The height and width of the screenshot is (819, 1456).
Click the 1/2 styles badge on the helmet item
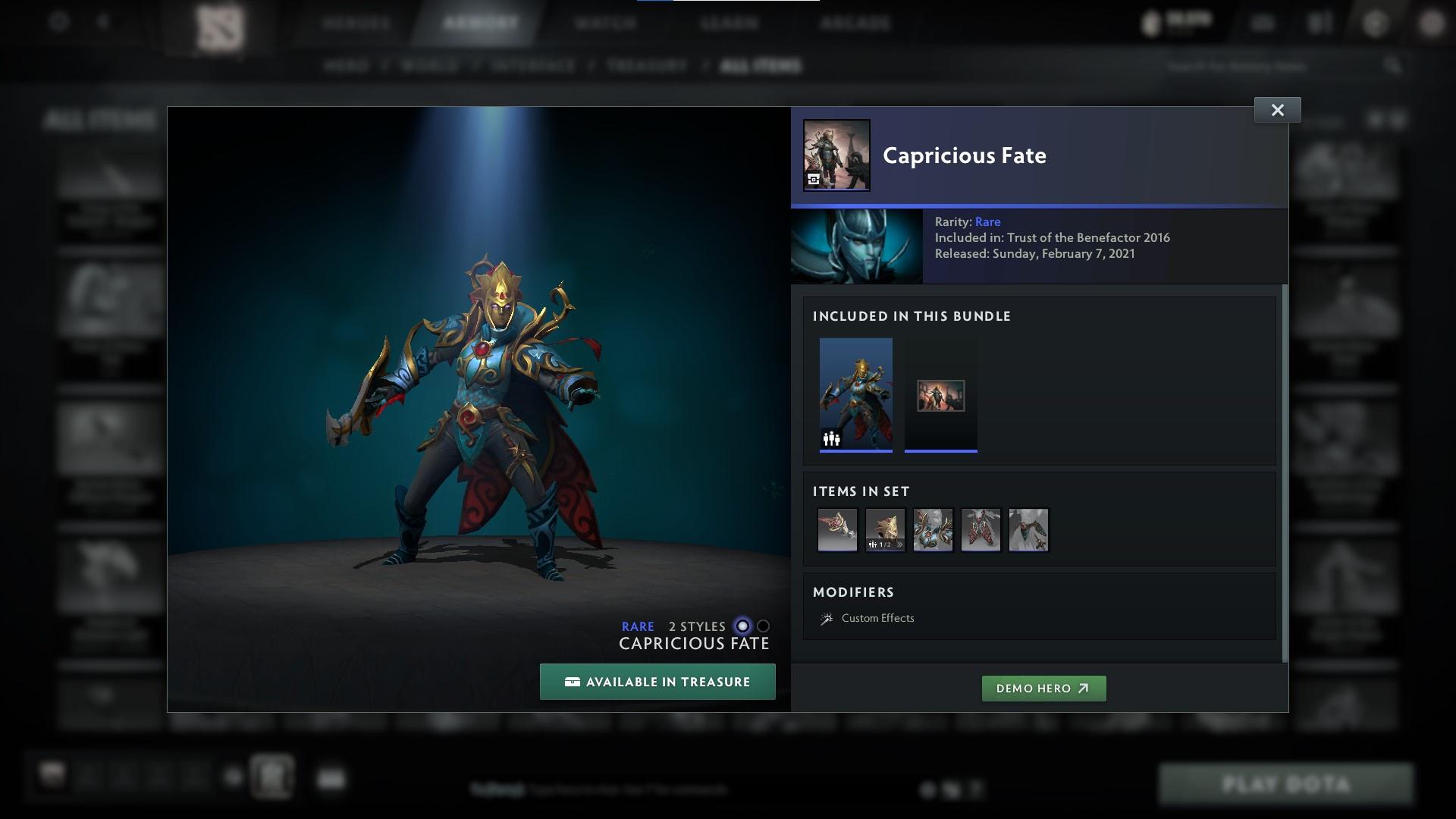click(885, 544)
